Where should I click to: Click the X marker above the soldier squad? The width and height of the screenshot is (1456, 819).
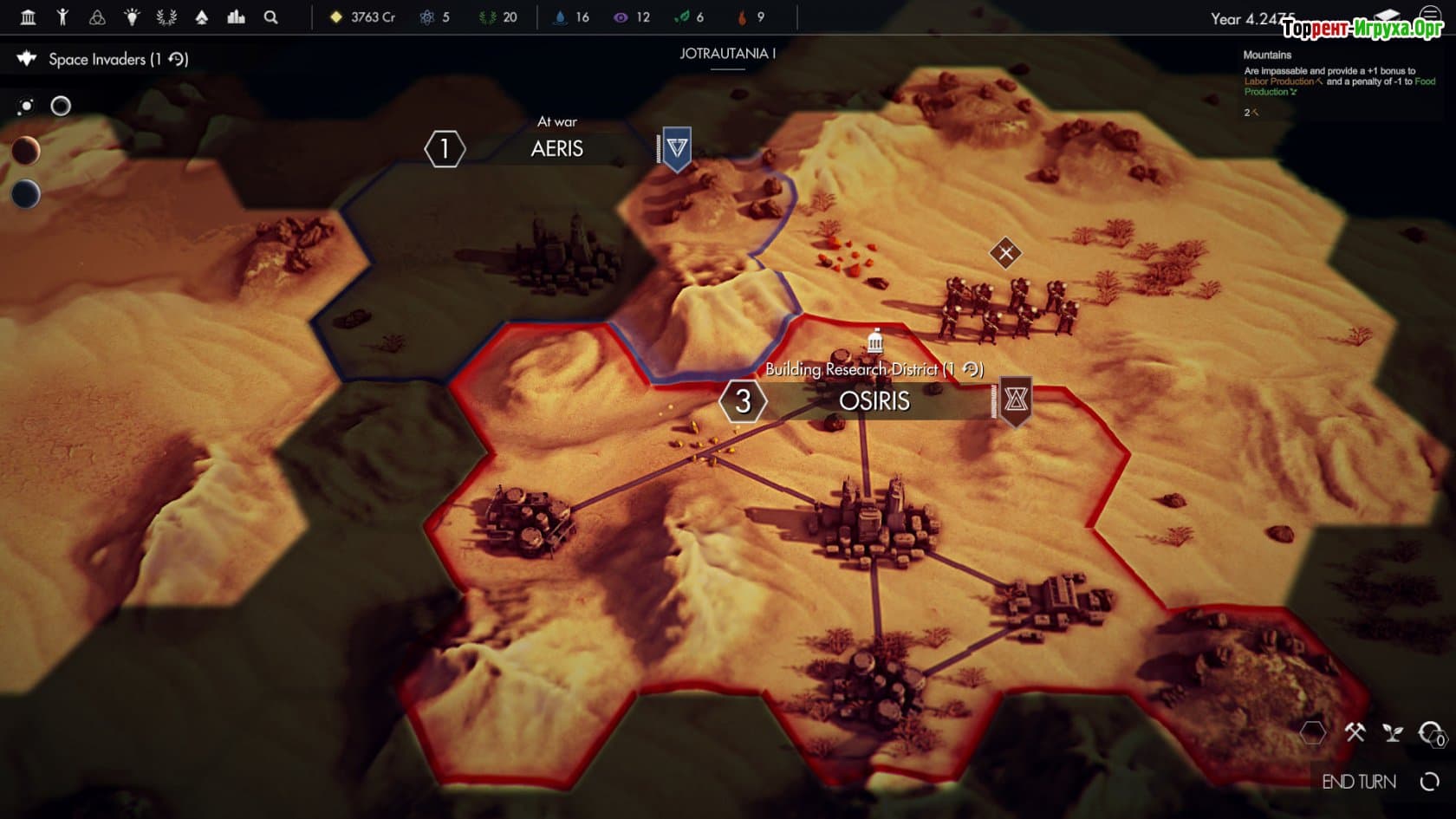pyautogui.click(x=1005, y=253)
